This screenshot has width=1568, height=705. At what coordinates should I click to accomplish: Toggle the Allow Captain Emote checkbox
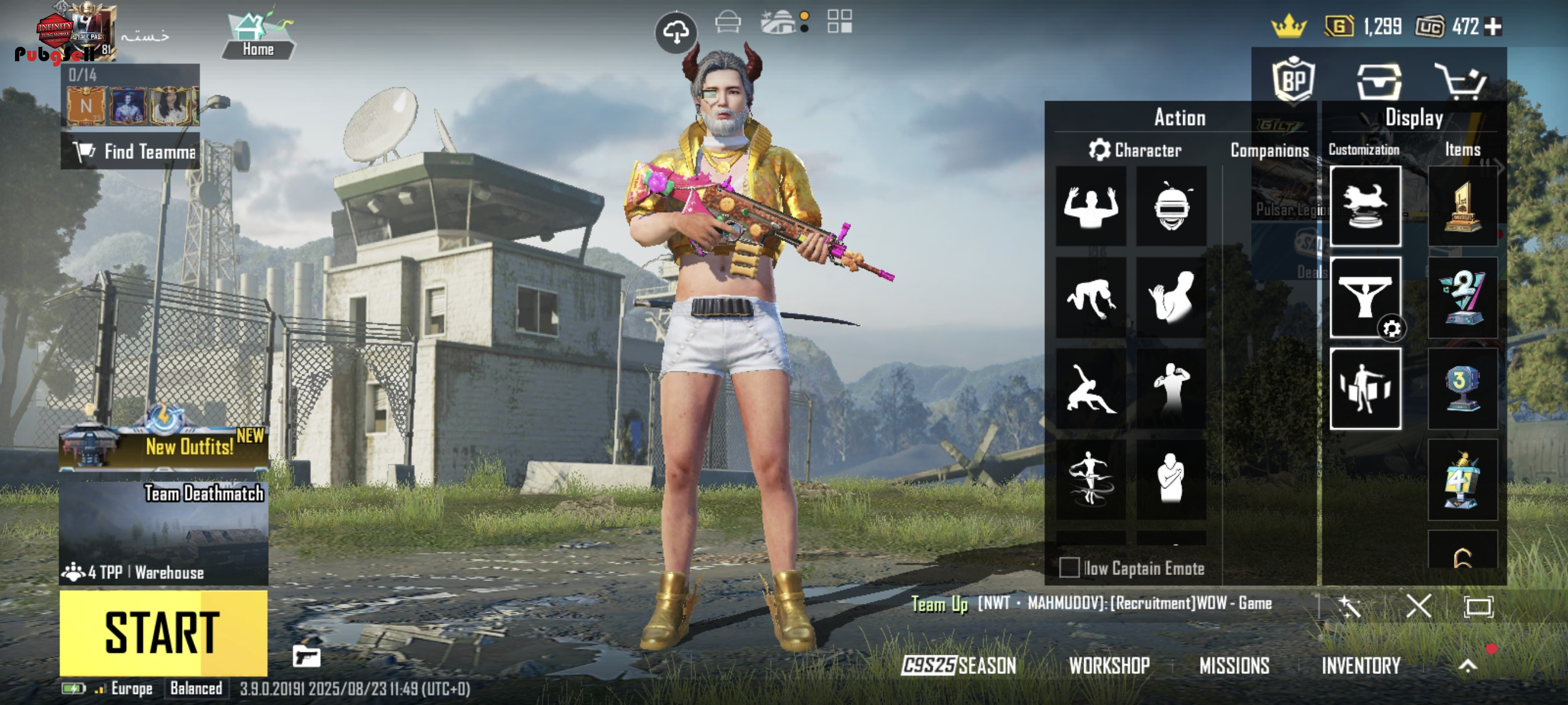(1069, 567)
